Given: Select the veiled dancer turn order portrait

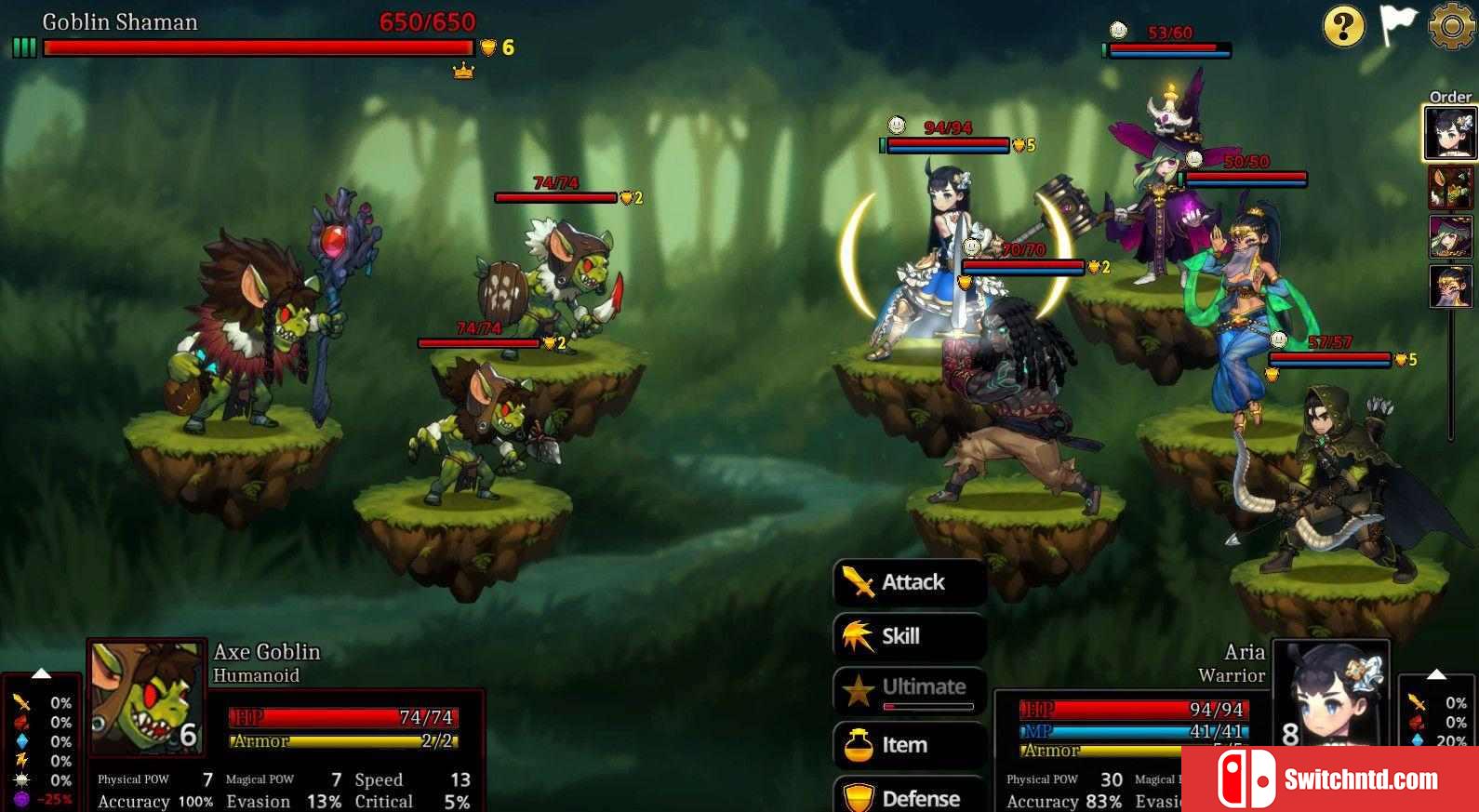Looking at the screenshot, I should click(1450, 286).
